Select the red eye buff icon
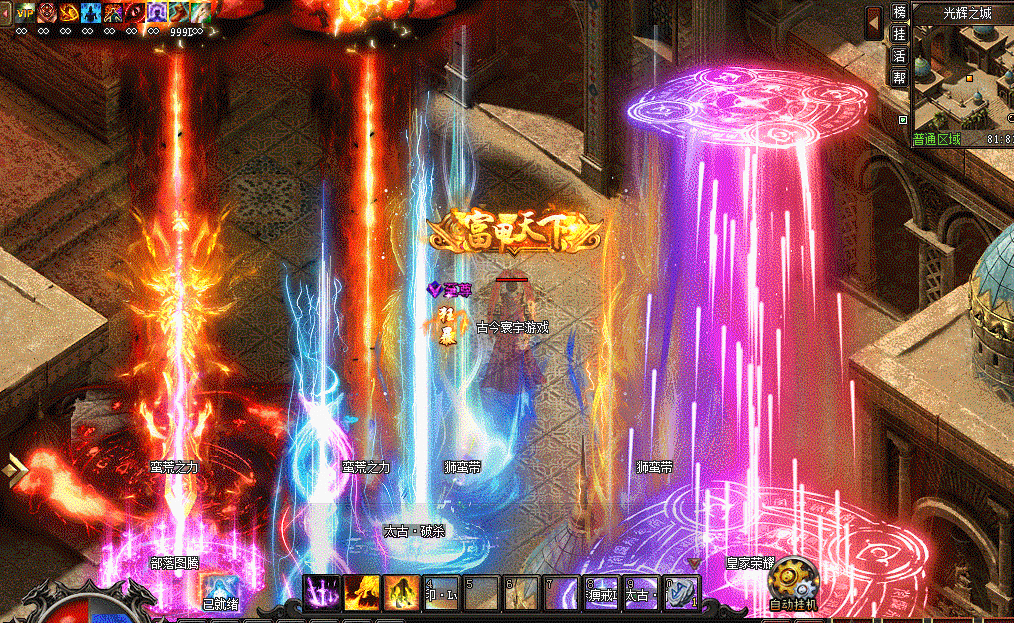This screenshot has width=1014, height=623. click(x=136, y=12)
